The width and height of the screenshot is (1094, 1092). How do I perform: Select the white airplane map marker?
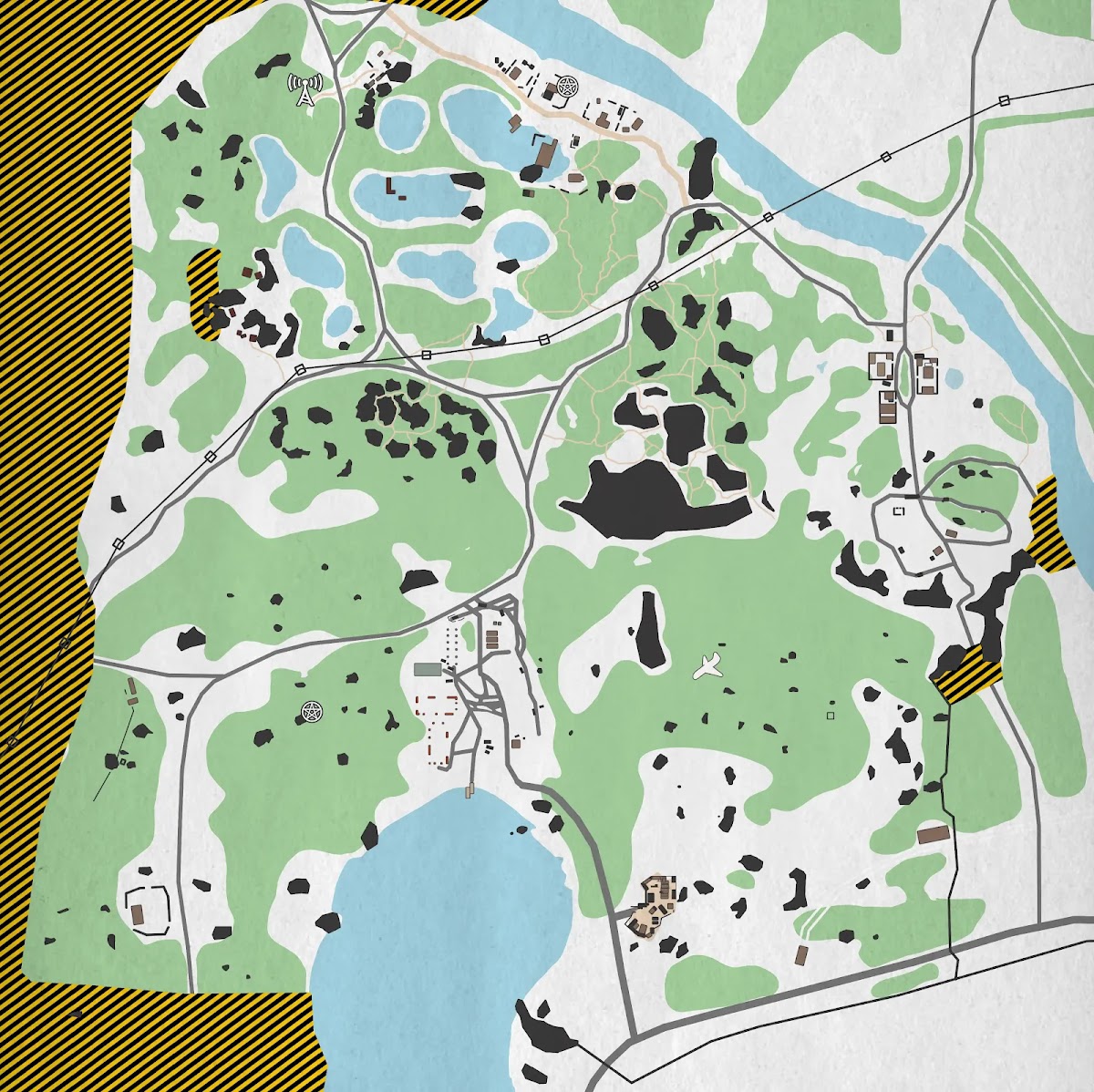708,665
